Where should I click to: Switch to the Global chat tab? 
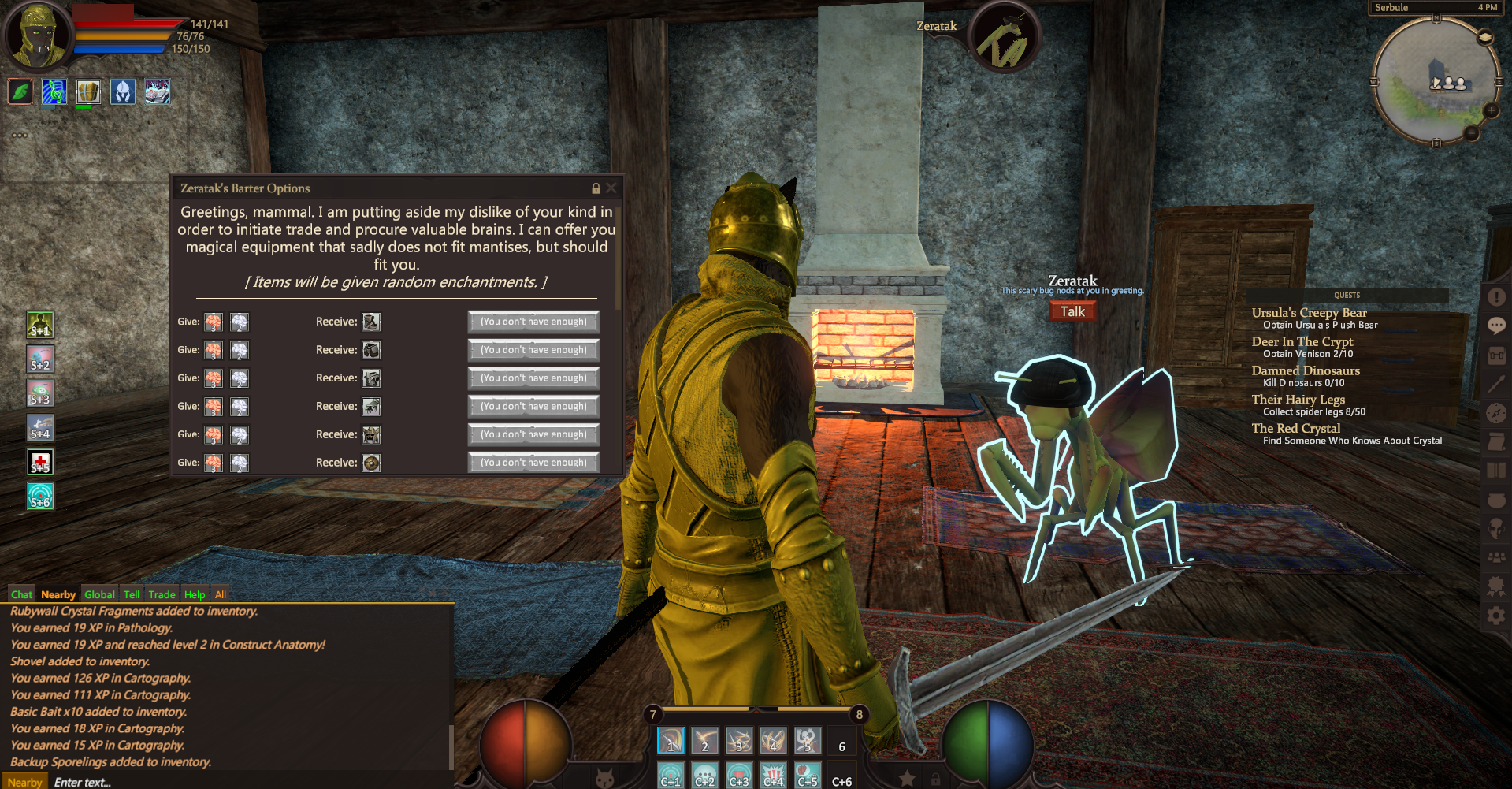point(99,594)
